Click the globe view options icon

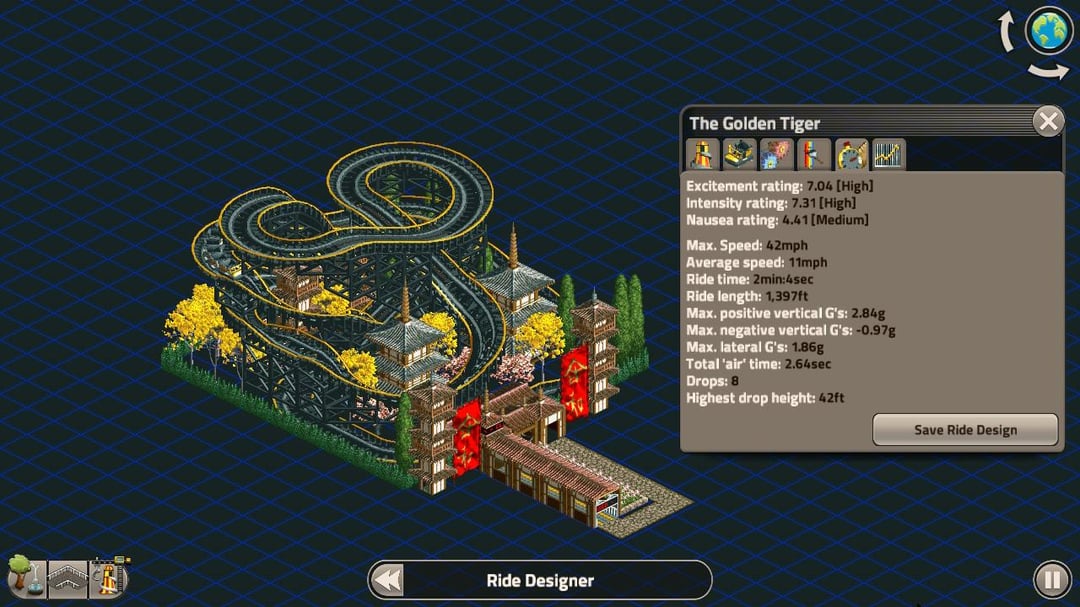(x=1048, y=31)
